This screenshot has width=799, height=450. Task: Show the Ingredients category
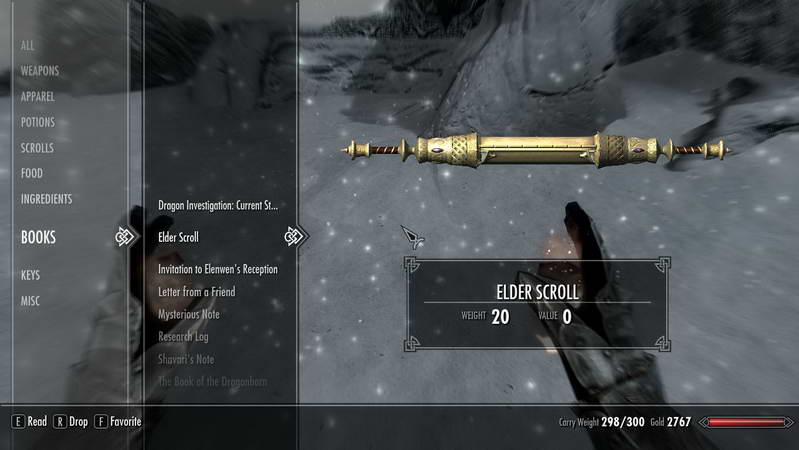point(47,199)
